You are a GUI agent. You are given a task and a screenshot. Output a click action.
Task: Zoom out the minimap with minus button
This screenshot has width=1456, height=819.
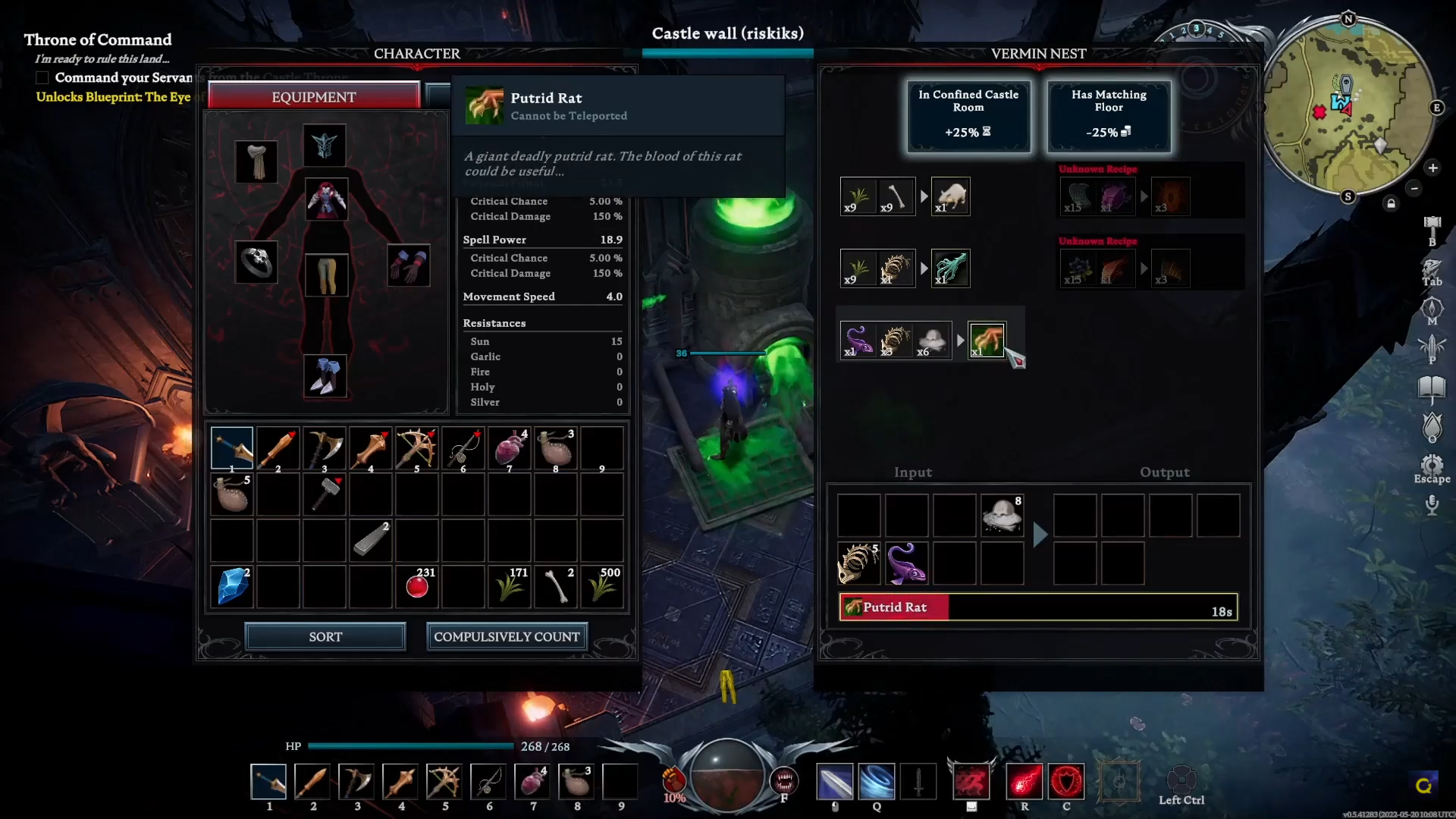point(1414,188)
